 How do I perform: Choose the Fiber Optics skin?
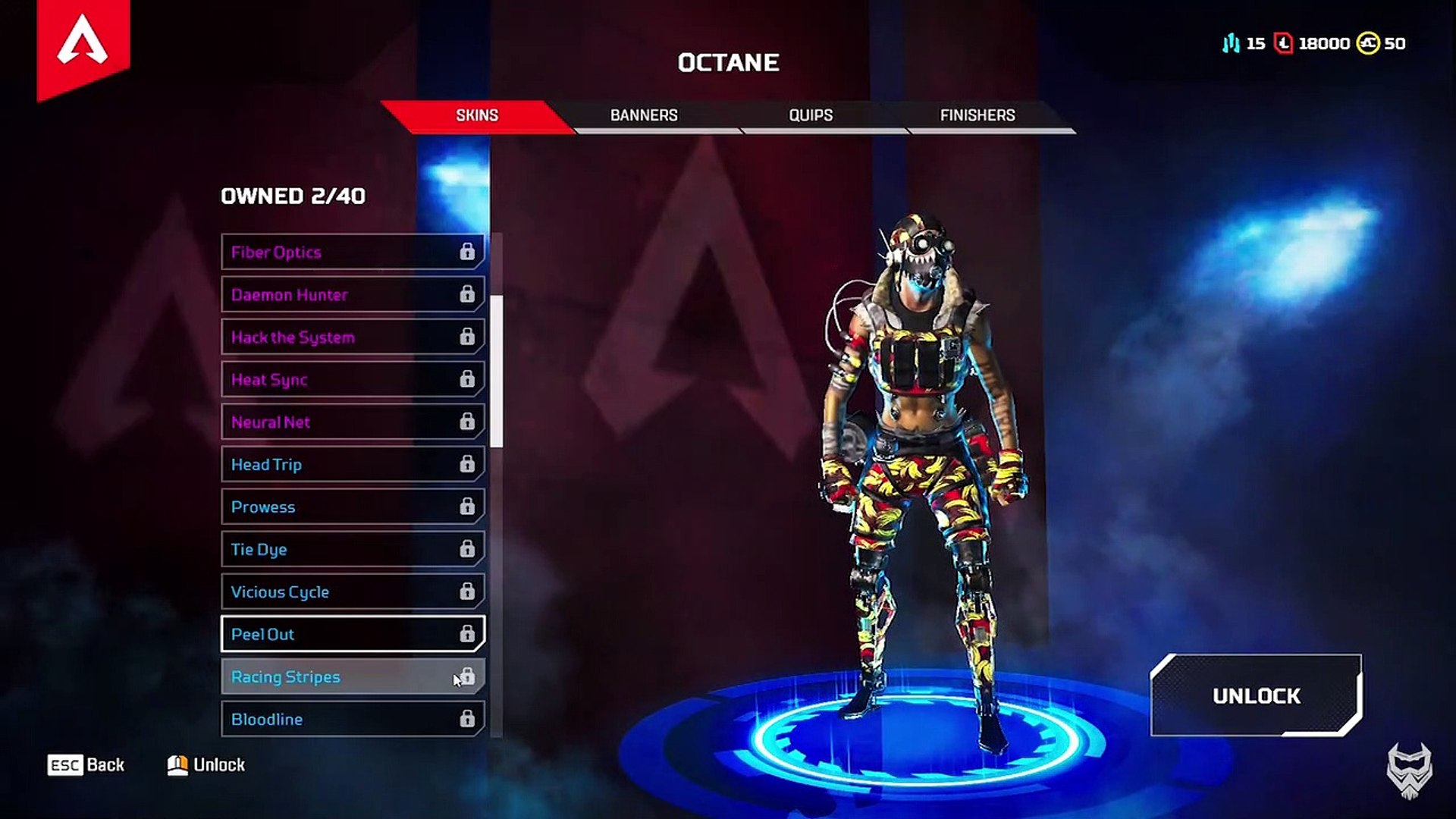pyautogui.click(x=353, y=252)
